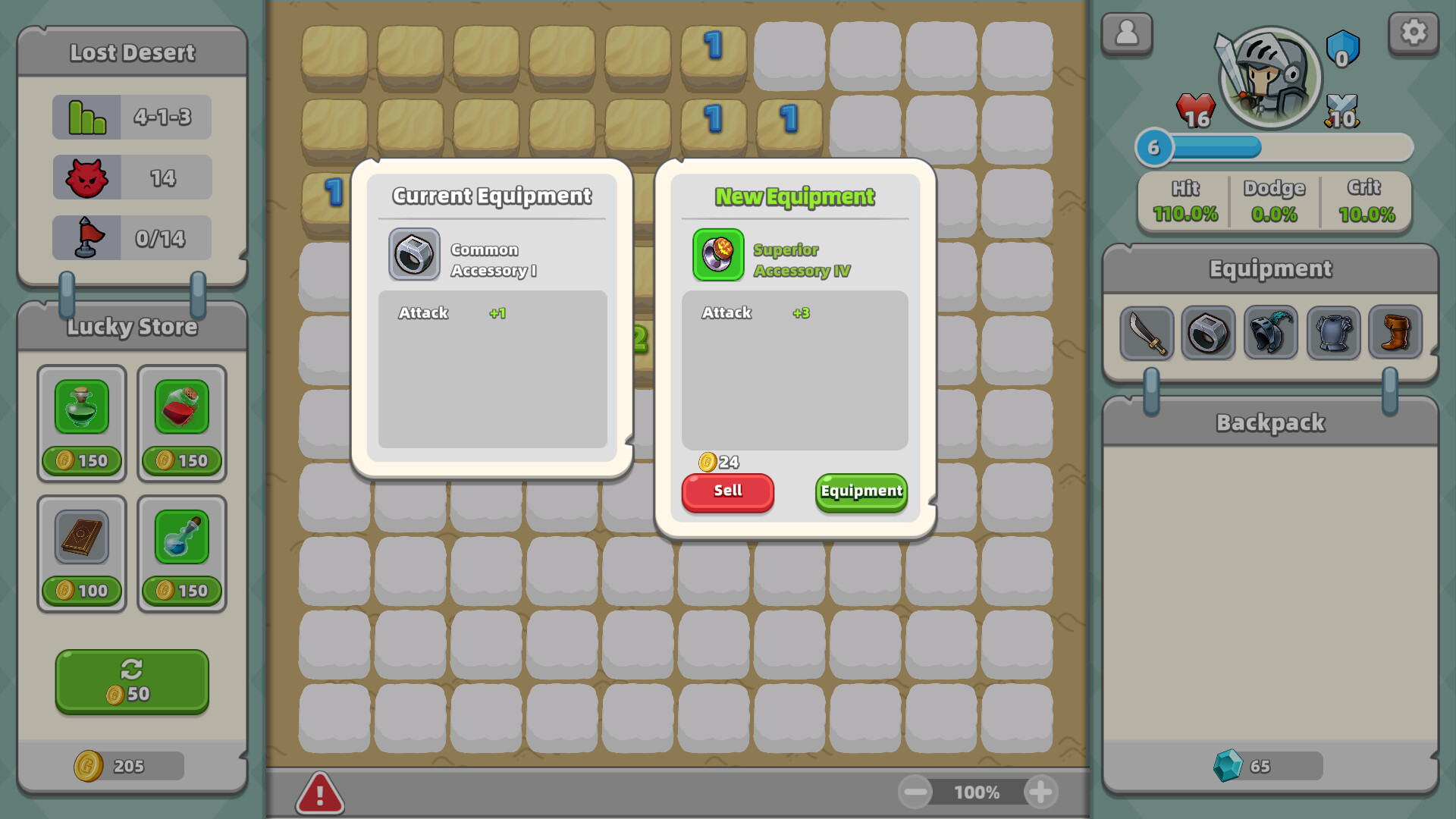Open the accessory ring slot in Equipment

pyautogui.click(x=1208, y=333)
